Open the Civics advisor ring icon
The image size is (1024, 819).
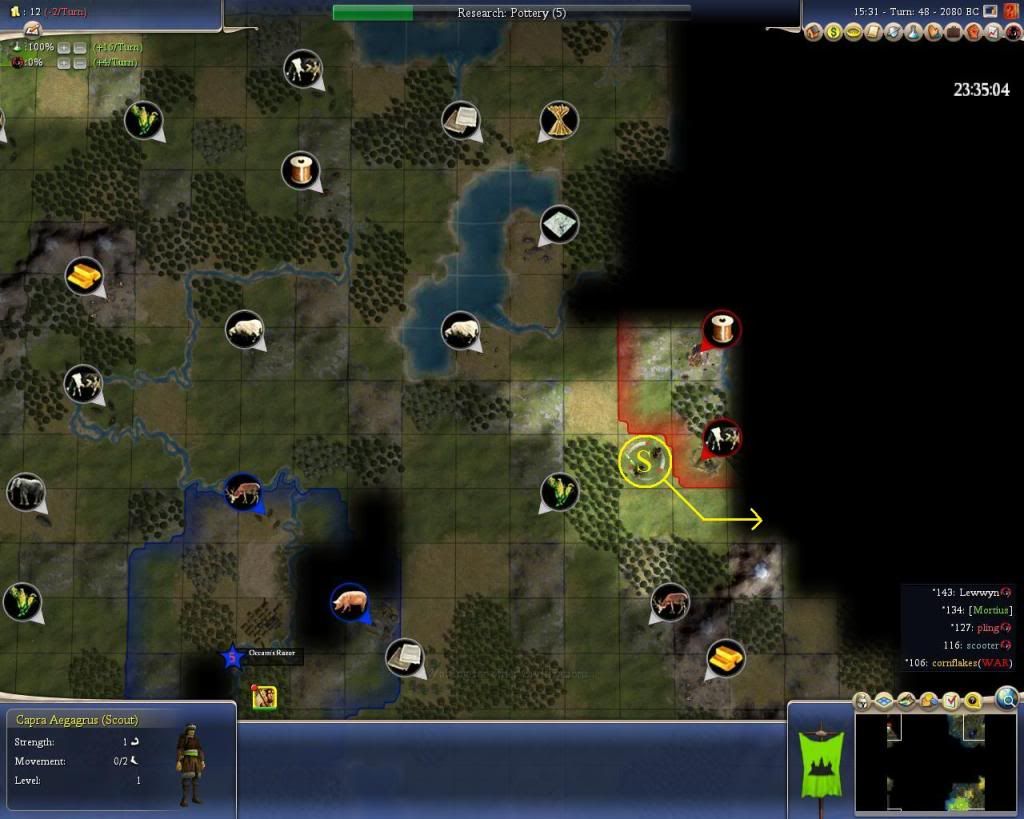point(853,33)
